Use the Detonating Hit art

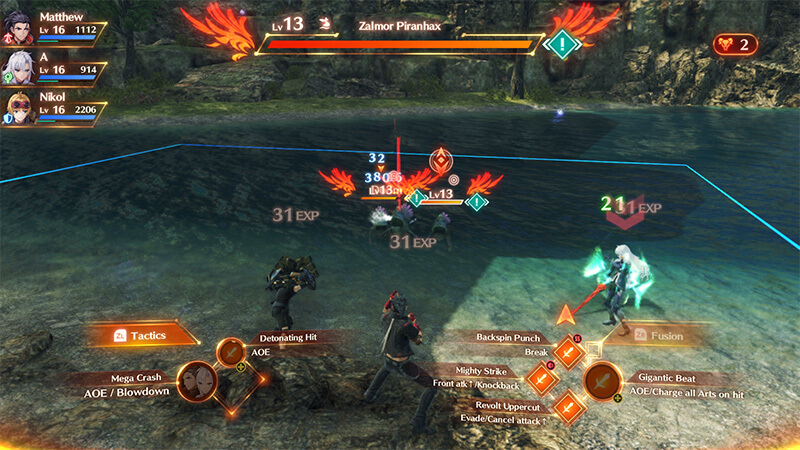[232, 352]
